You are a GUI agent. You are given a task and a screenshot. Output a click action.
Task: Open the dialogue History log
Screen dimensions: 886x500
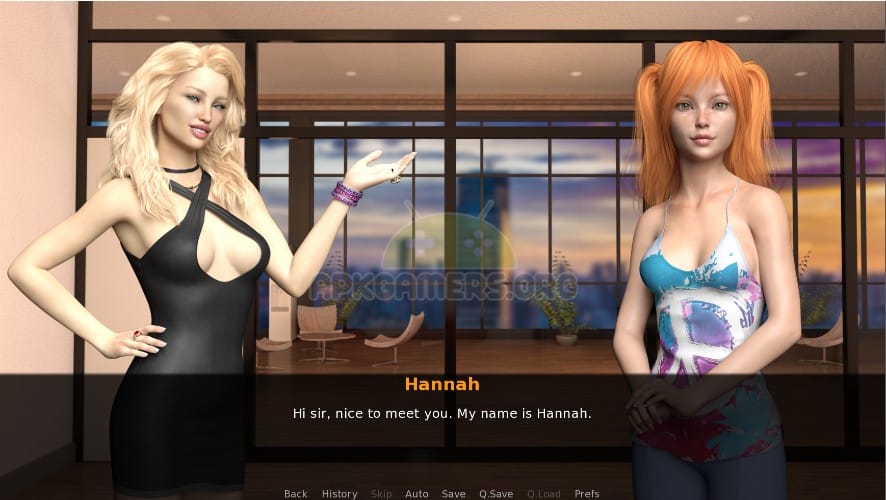coord(339,494)
